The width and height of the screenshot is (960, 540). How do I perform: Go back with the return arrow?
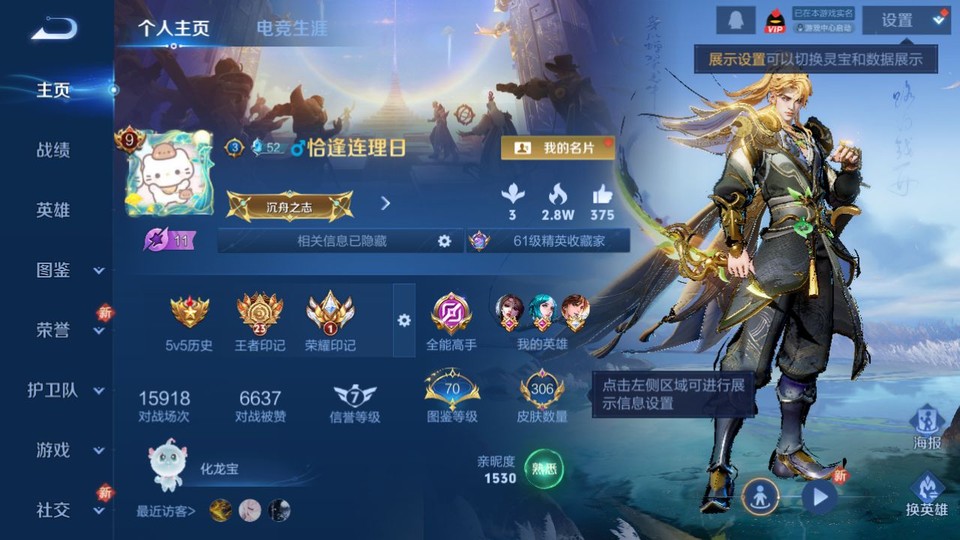coord(54,28)
